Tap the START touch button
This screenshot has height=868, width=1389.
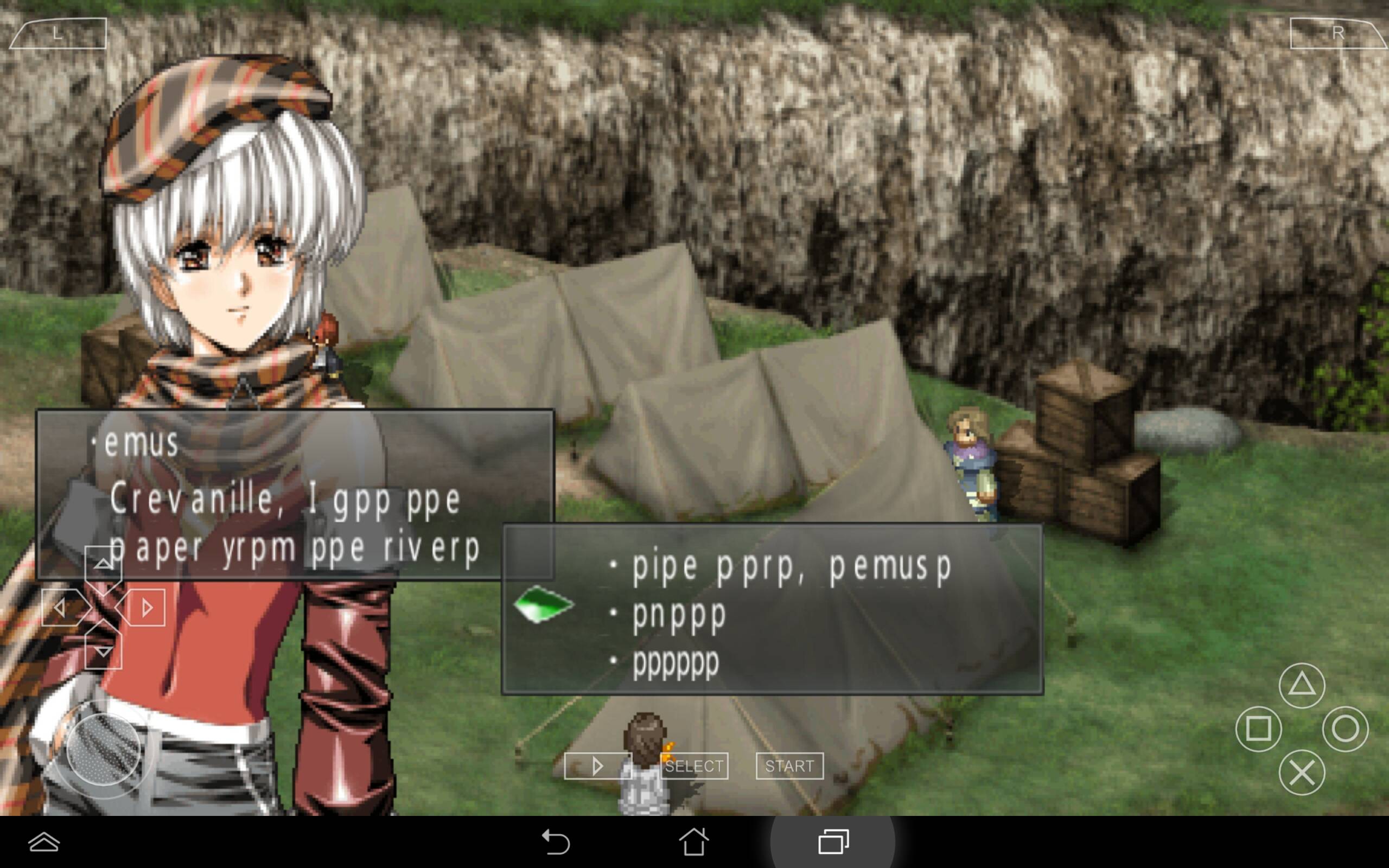coord(789,766)
